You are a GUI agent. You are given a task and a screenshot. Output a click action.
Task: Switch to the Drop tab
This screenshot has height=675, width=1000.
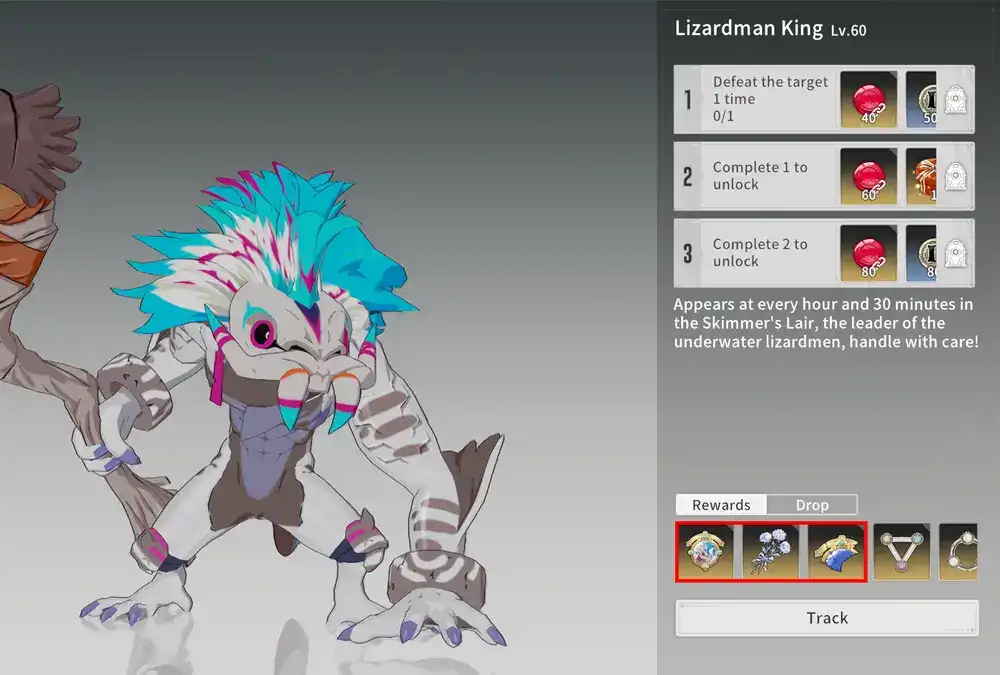pos(812,505)
